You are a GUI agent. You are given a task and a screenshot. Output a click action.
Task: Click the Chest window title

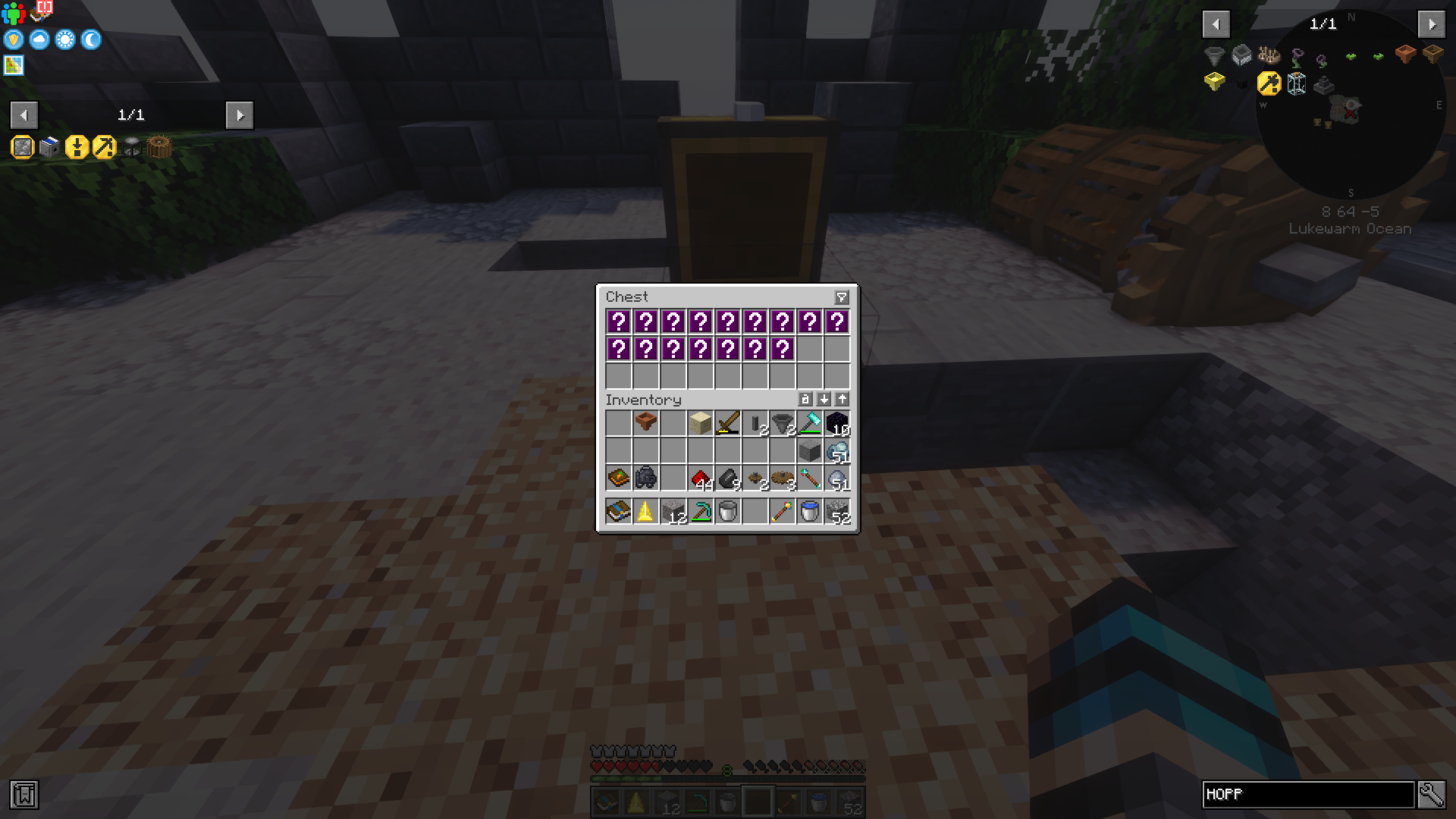point(627,297)
